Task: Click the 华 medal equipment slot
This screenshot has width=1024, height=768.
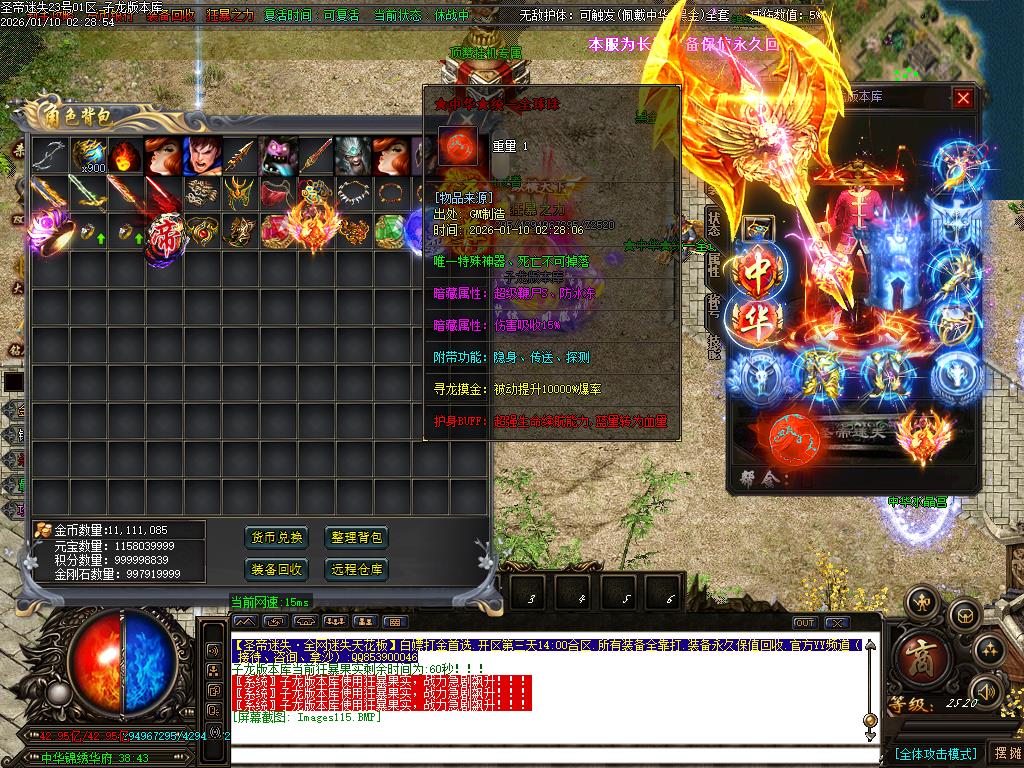Action: coord(759,321)
